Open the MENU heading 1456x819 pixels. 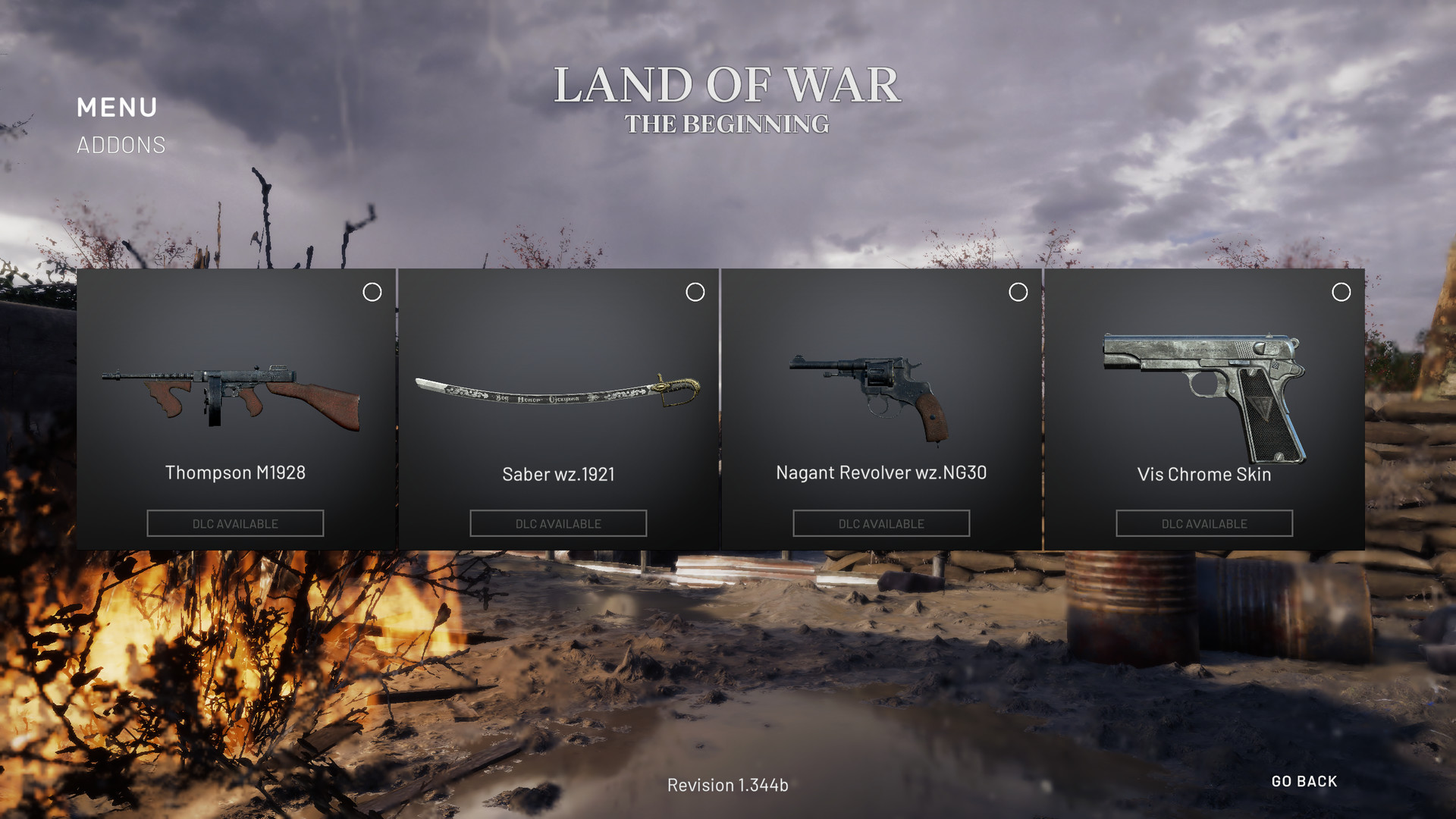coord(118,108)
